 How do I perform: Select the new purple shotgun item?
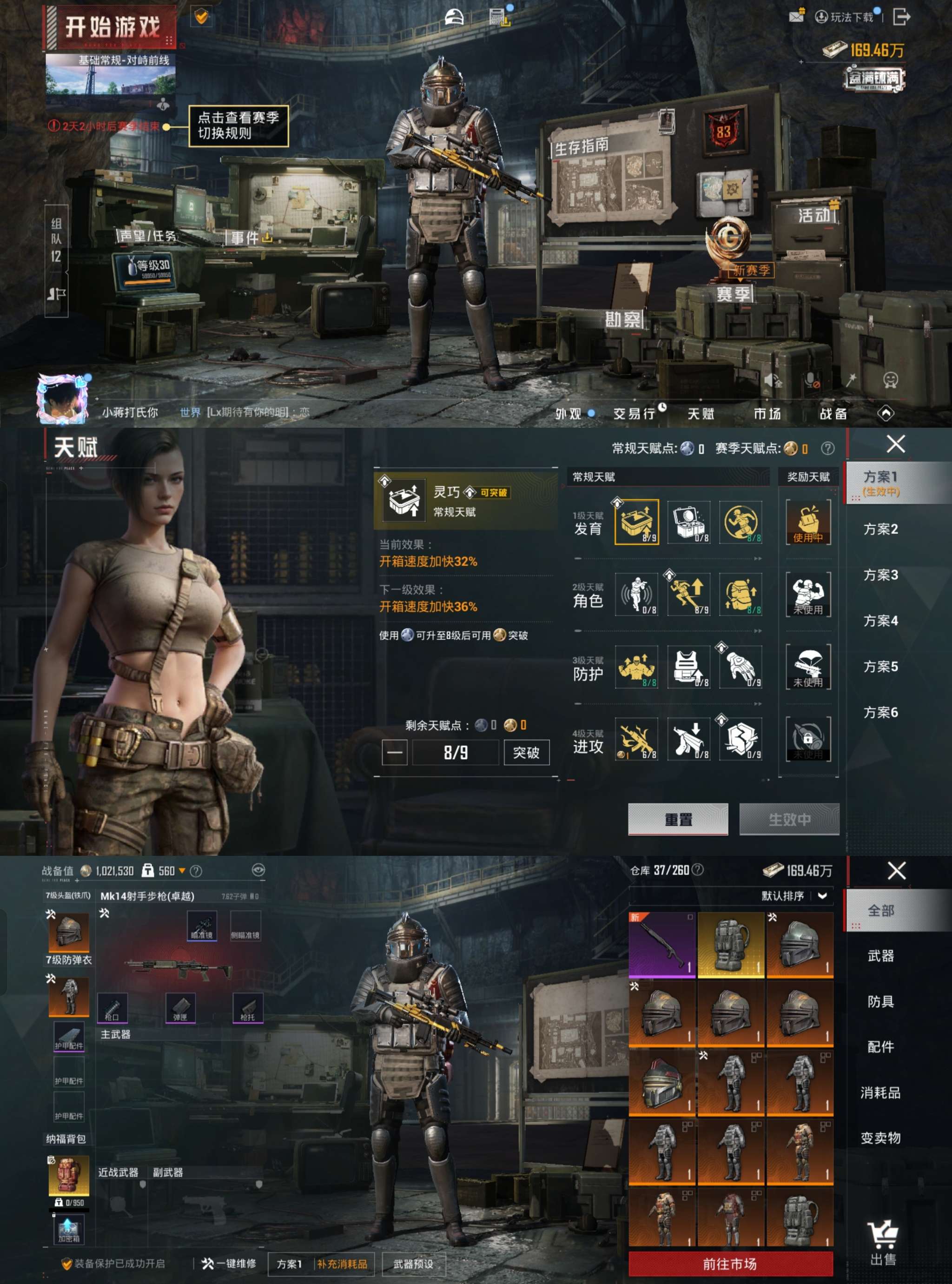[x=661, y=945]
